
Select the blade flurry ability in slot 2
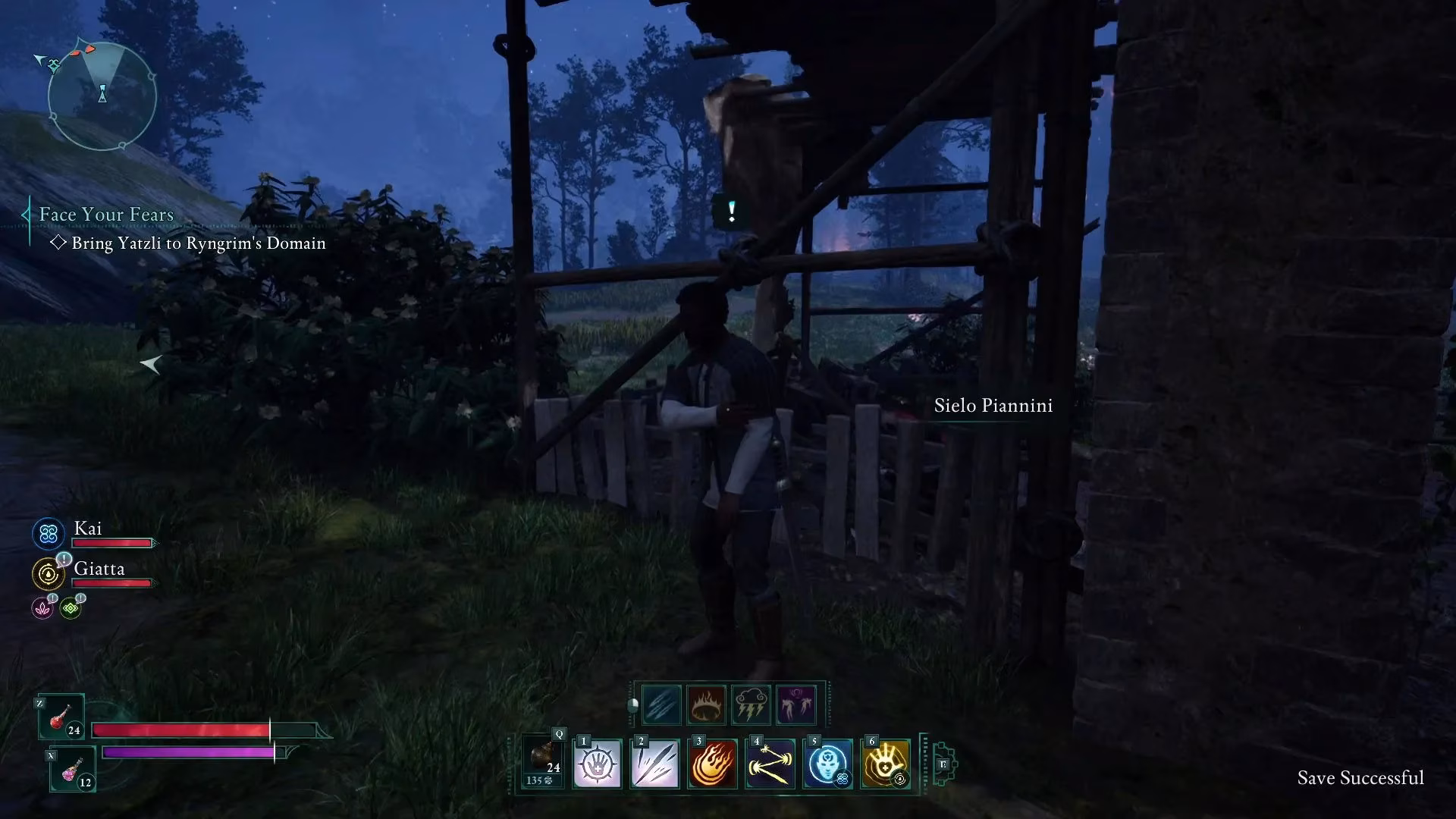pos(657,764)
